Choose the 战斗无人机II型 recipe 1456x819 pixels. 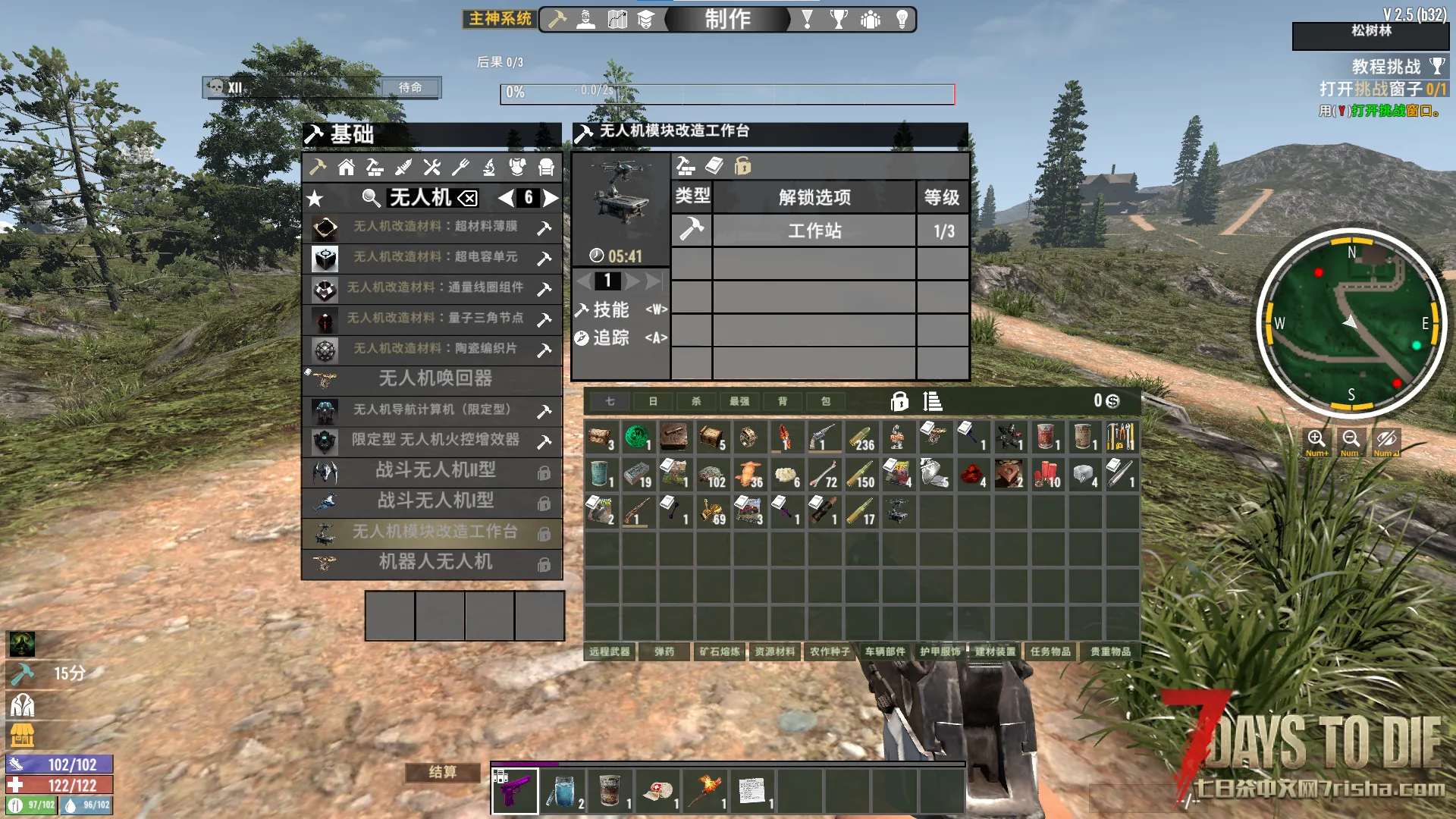pos(435,471)
